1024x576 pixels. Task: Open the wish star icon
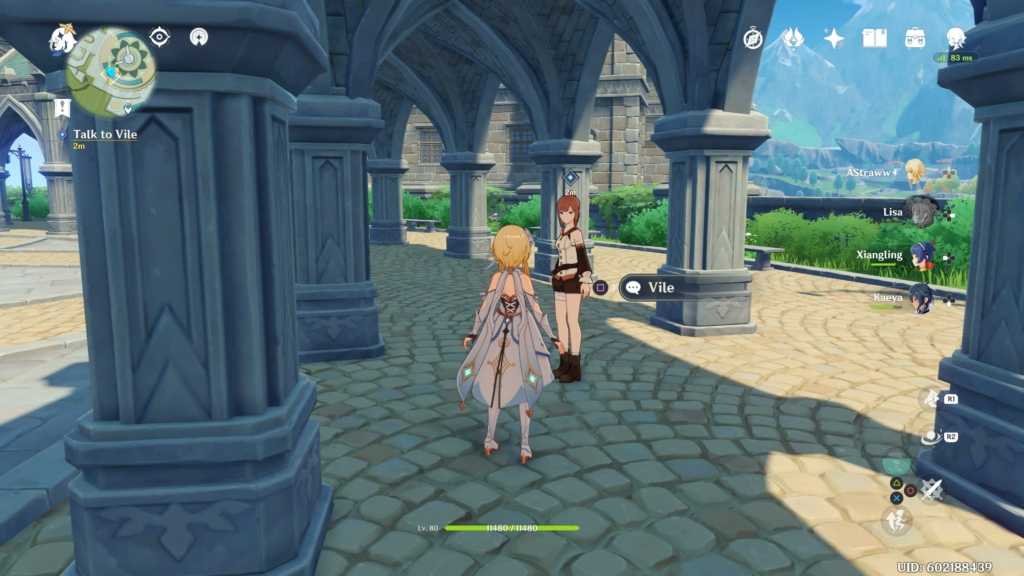click(833, 38)
